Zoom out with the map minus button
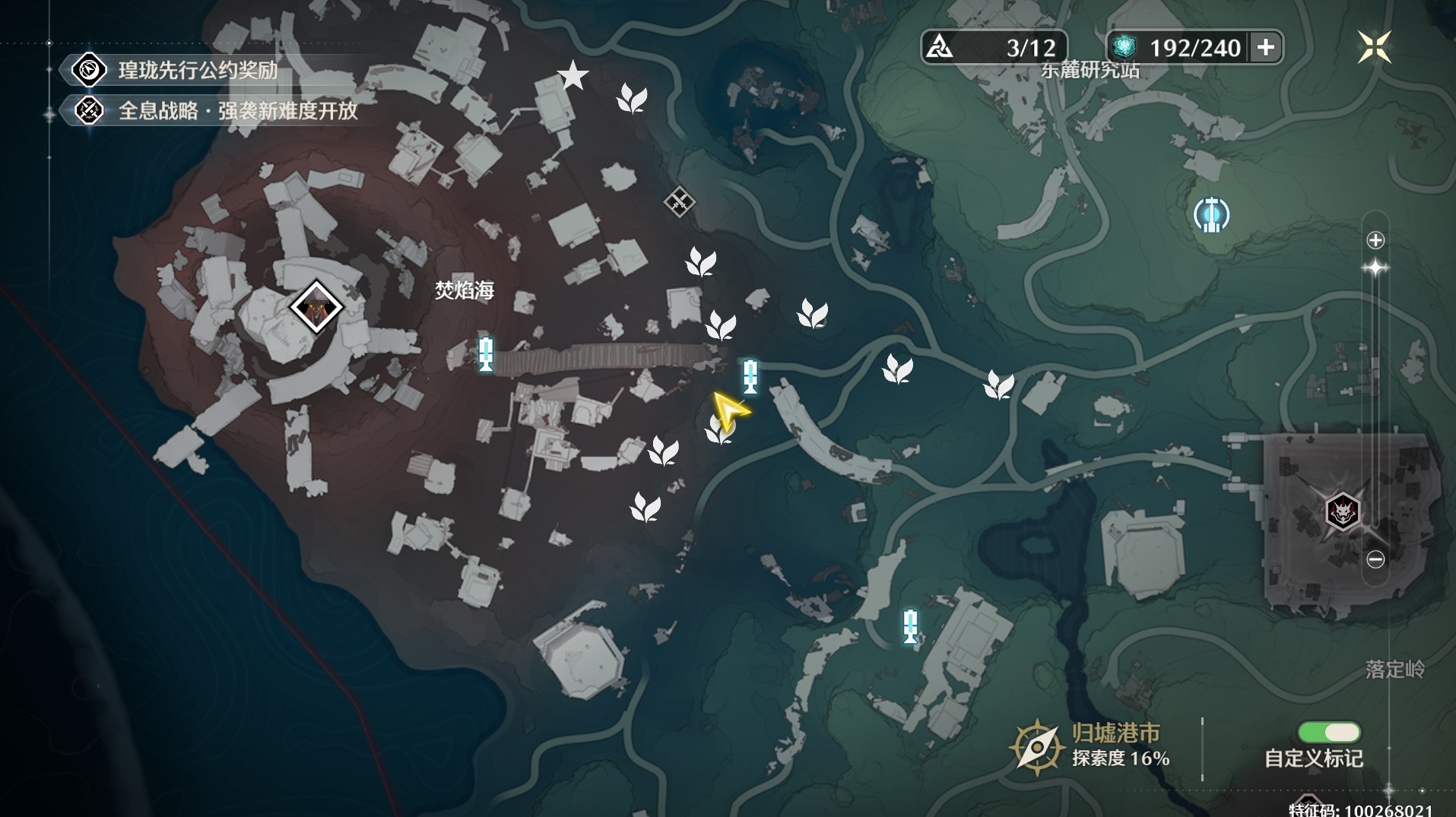 click(x=1375, y=559)
